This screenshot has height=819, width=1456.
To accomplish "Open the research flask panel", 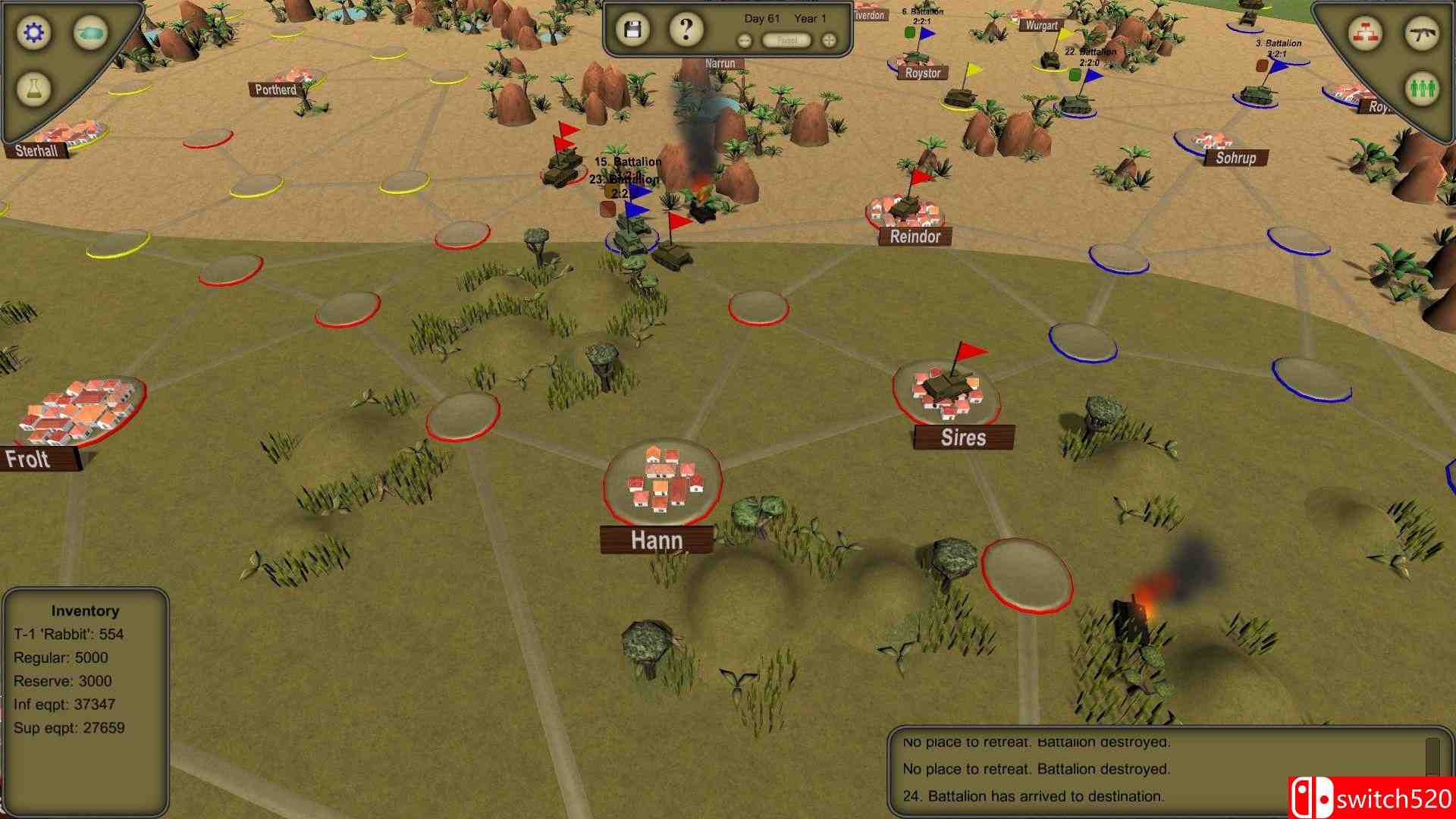I will [x=33, y=90].
